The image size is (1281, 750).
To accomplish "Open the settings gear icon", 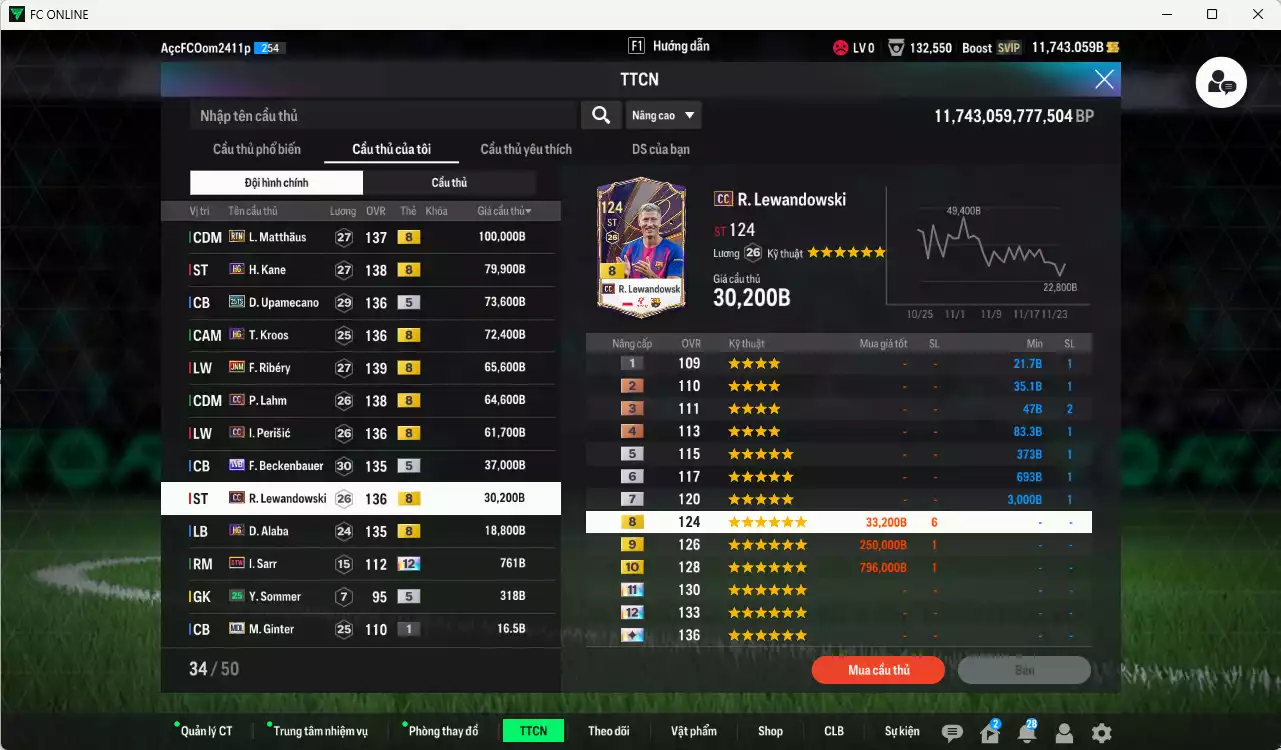I will click(1100, 731).
